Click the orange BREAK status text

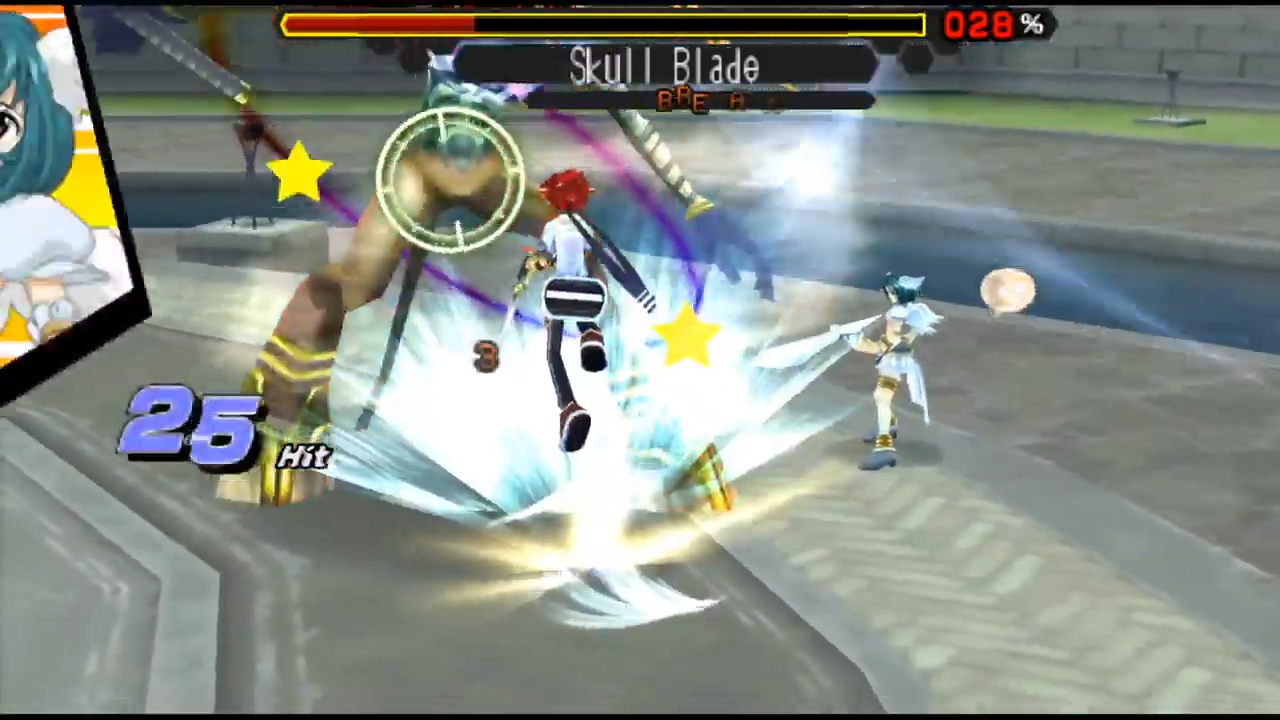[700, 100]
